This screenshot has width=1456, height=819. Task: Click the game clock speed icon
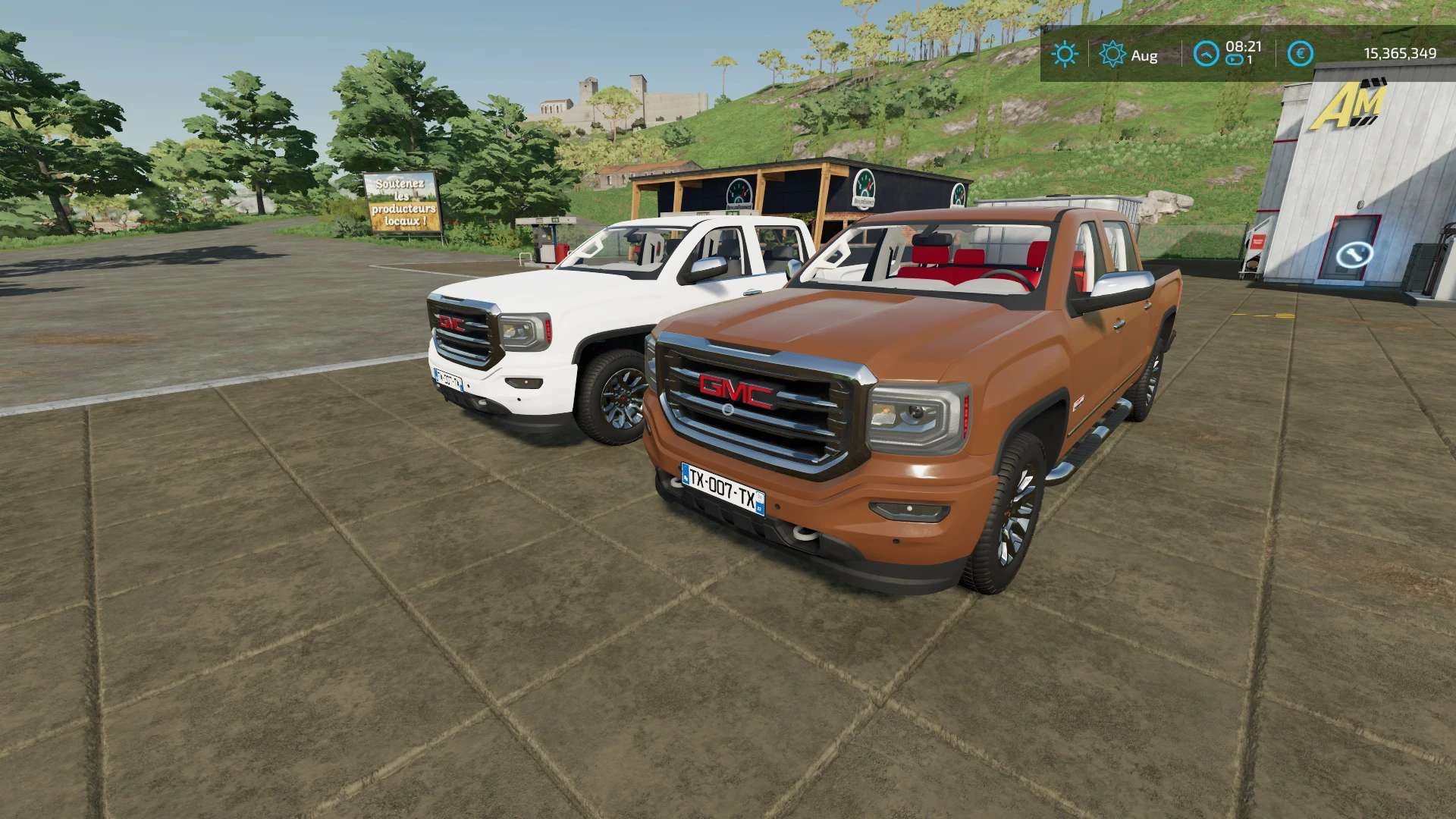point(1207,54)
